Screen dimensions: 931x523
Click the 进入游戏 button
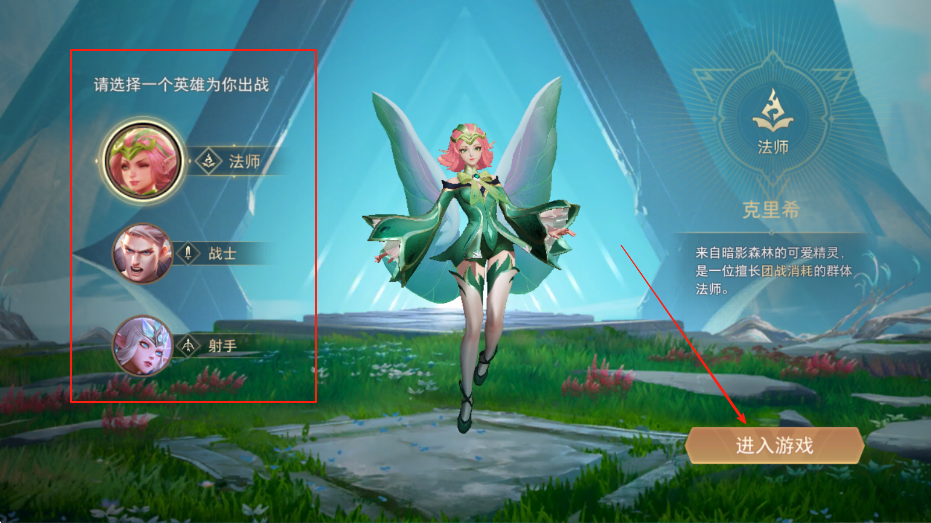774,445
